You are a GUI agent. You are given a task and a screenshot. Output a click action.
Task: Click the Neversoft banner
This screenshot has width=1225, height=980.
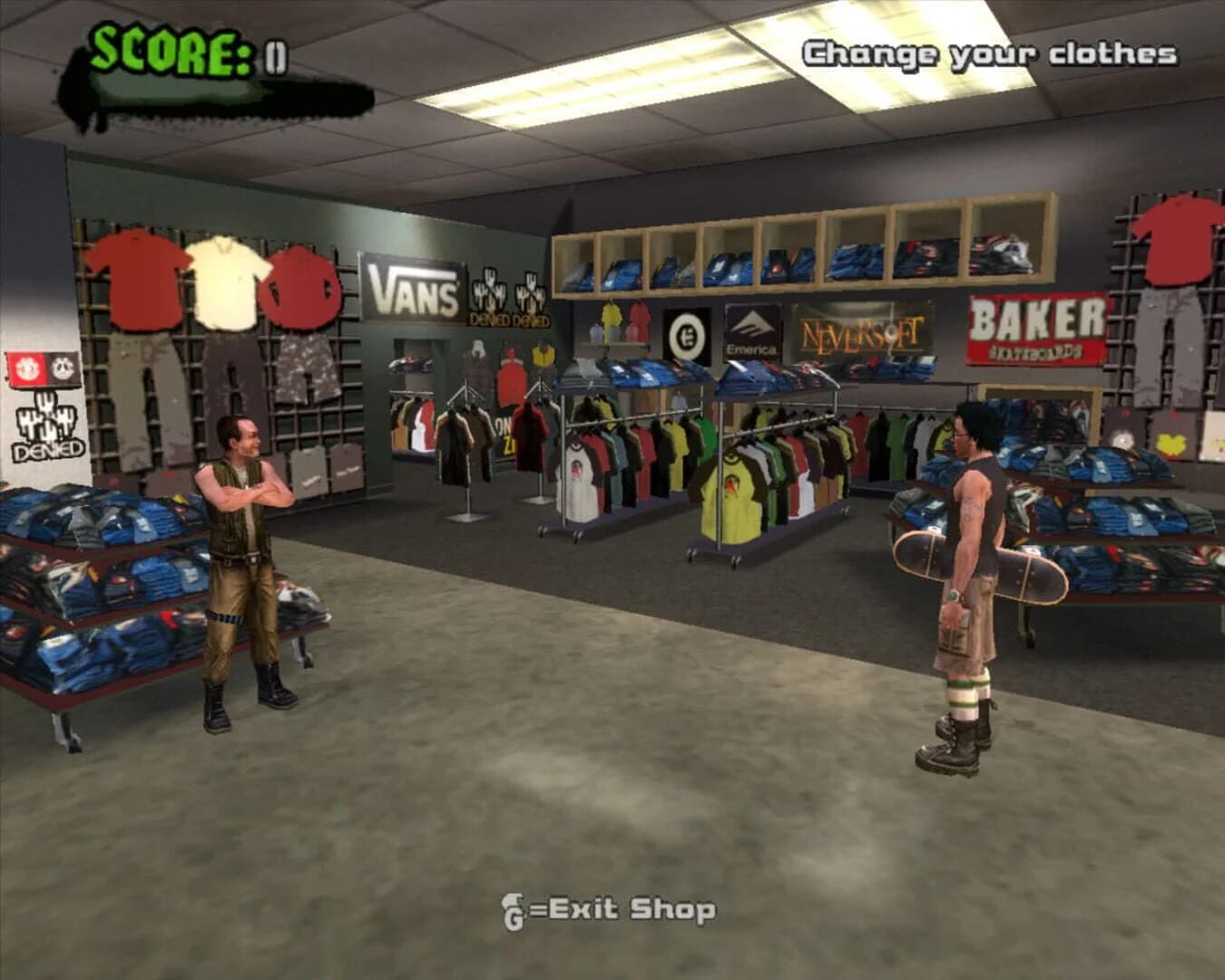pos(861,332)
